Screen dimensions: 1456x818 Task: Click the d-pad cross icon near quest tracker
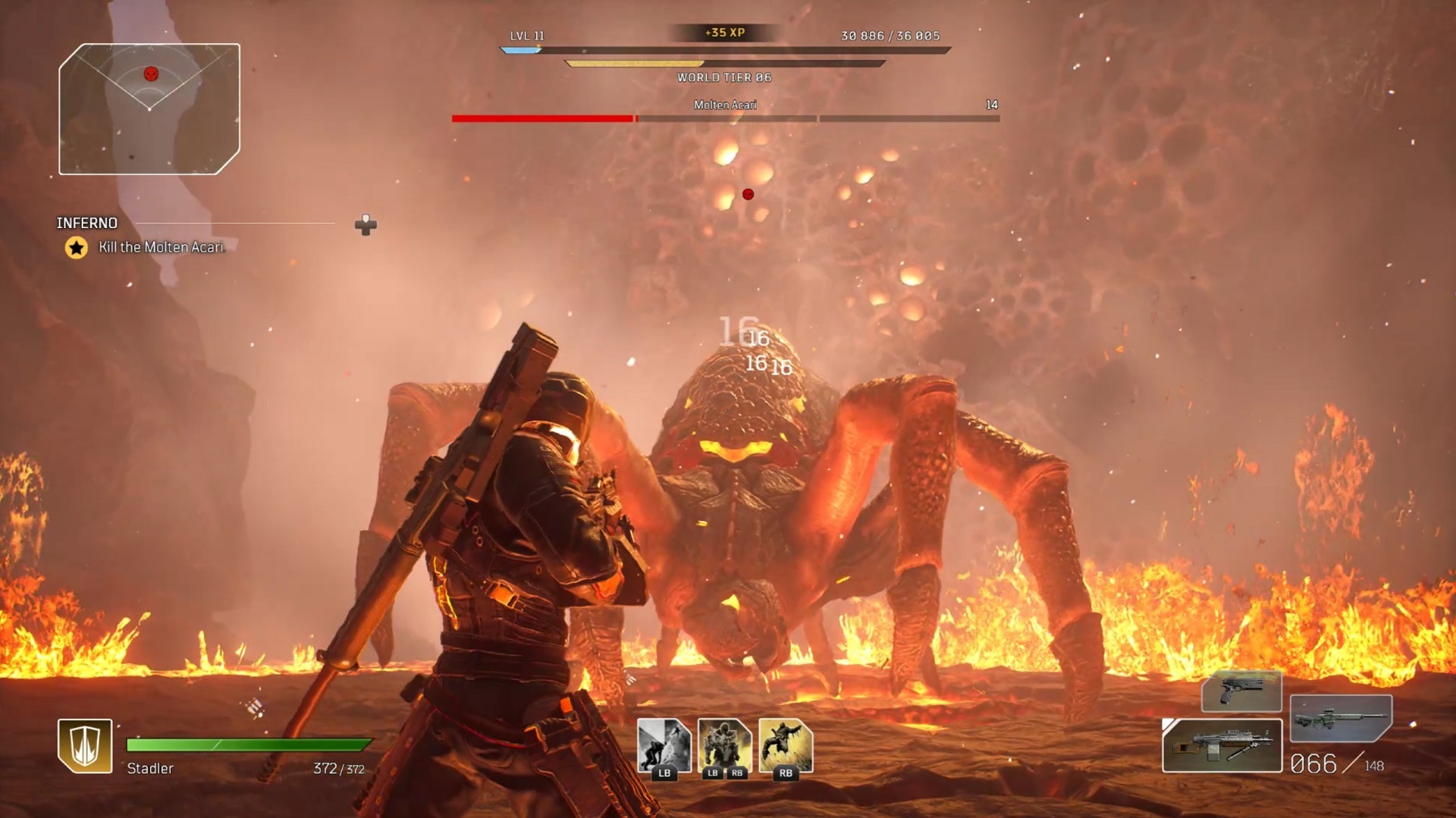click(x=367, y=224)
